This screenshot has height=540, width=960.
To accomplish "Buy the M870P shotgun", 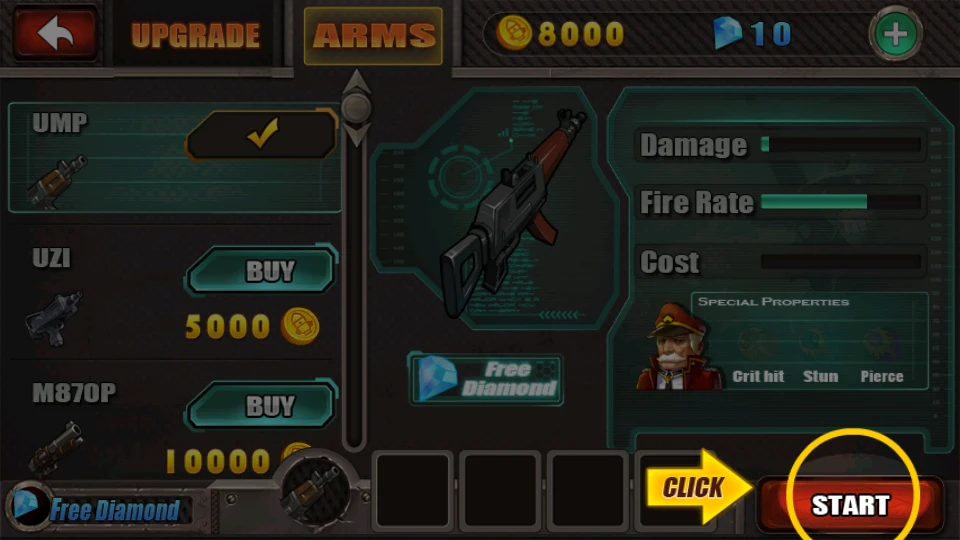I will click(262, 405).
